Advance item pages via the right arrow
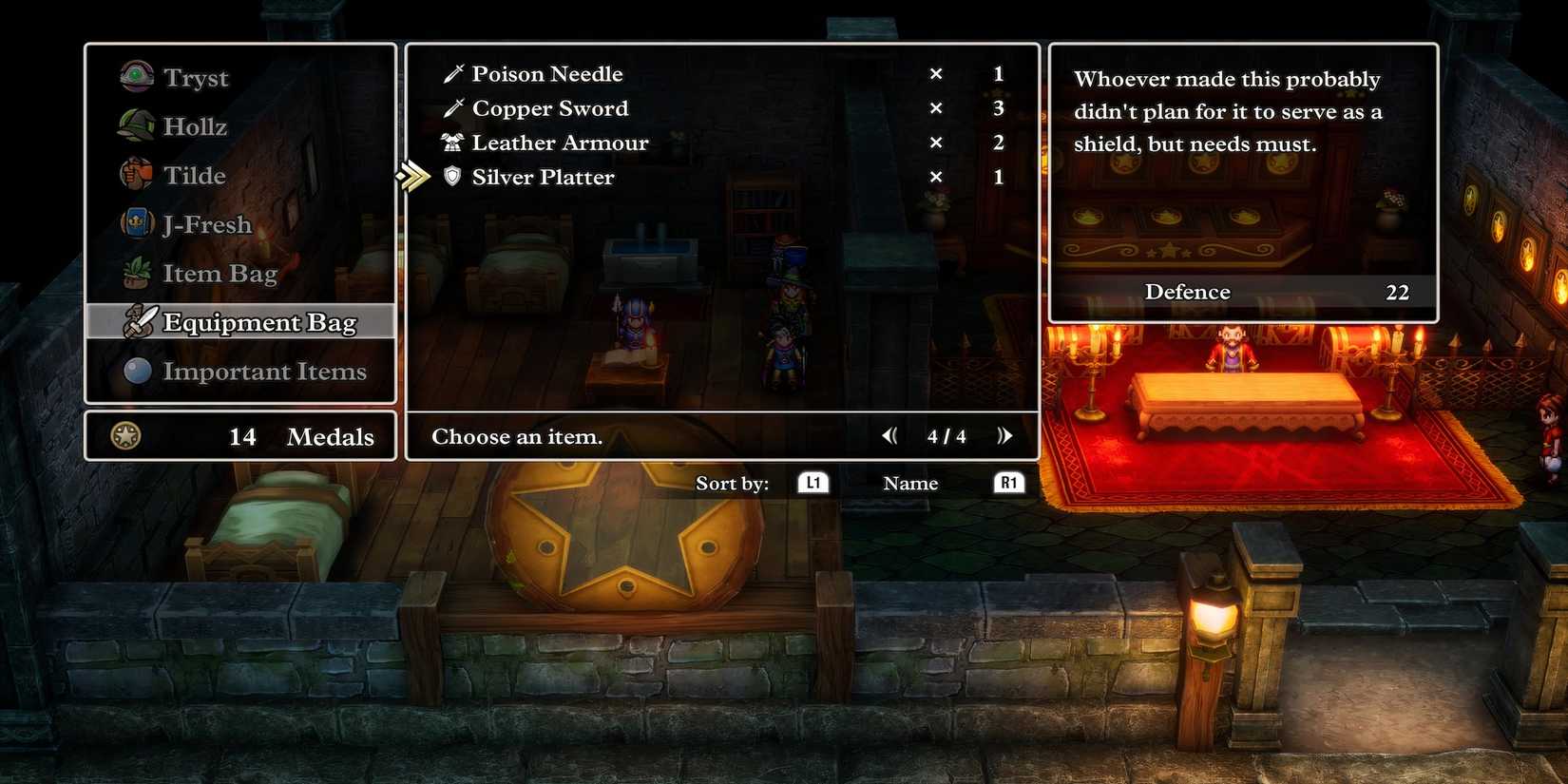Image resolution: width=1568 pixels, height=784 pixels. 1005,435
